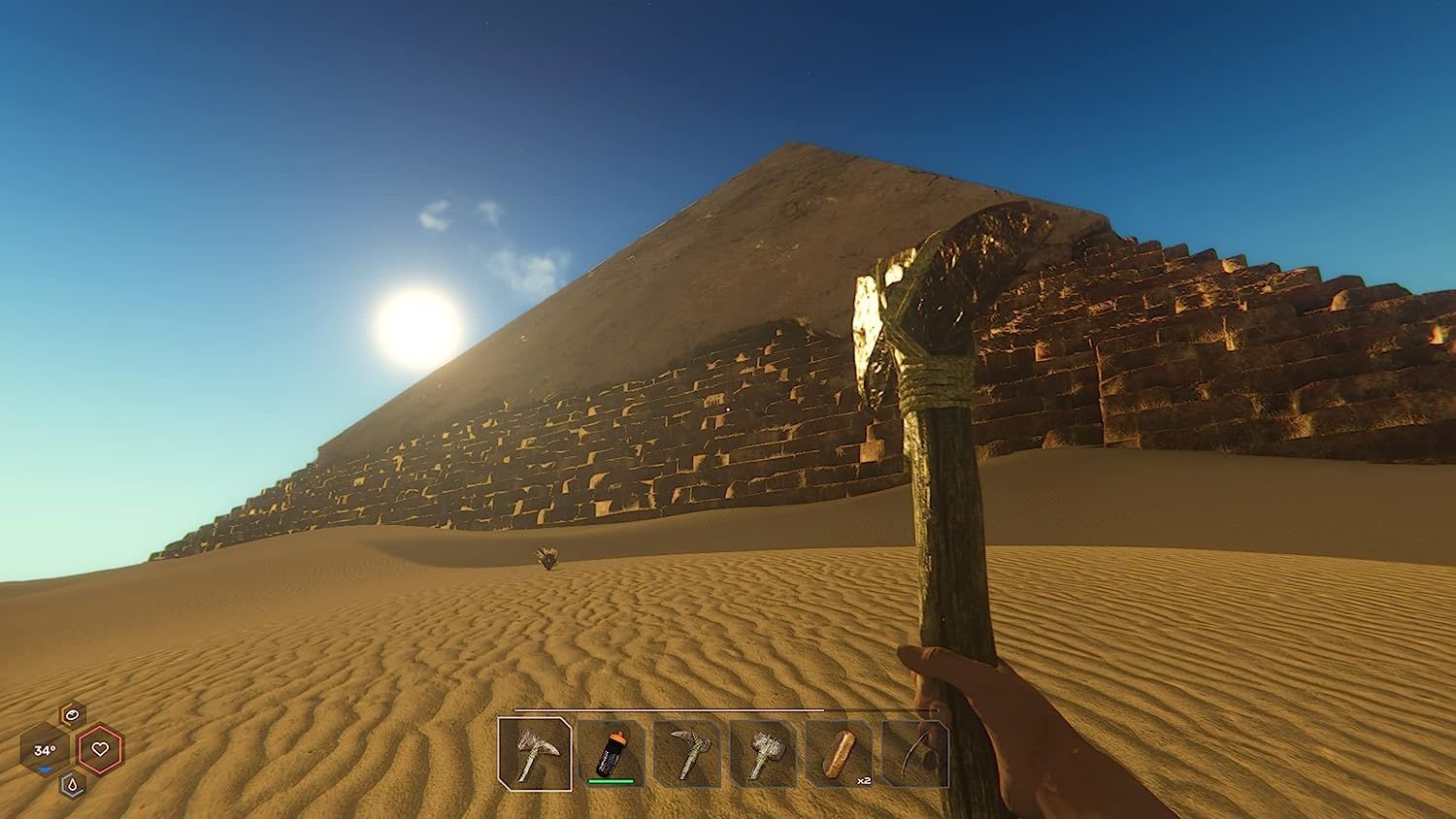Viewport: 1456px width, 819px height.
Task: Click the blue water level inside the temperature hexagon
Action: click(x=44, y=768)
